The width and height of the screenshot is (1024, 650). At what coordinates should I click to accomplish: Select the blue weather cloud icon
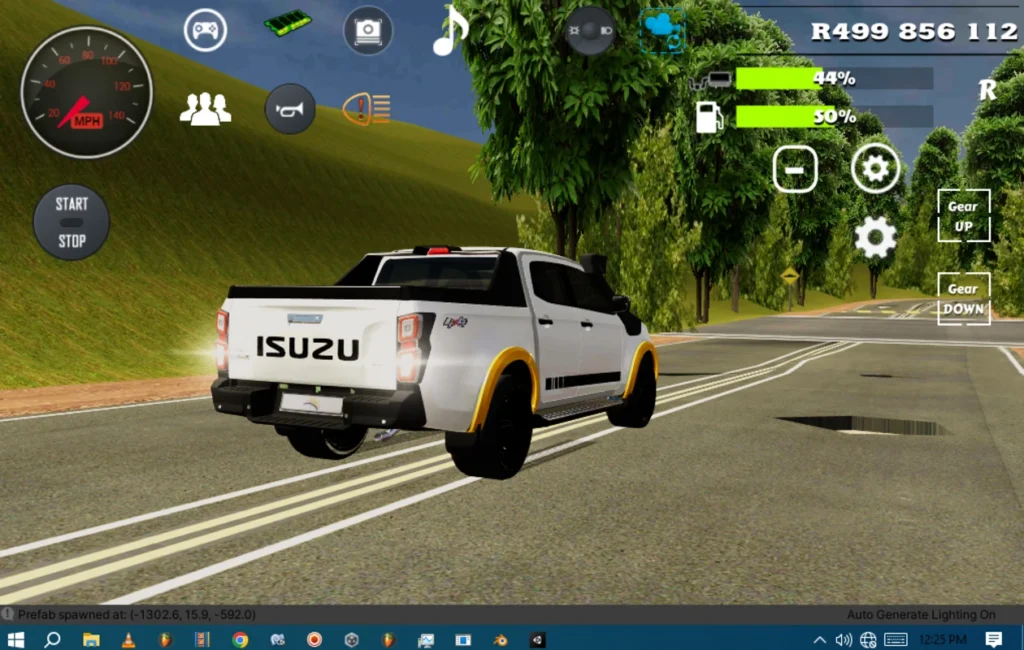point(662,29)
